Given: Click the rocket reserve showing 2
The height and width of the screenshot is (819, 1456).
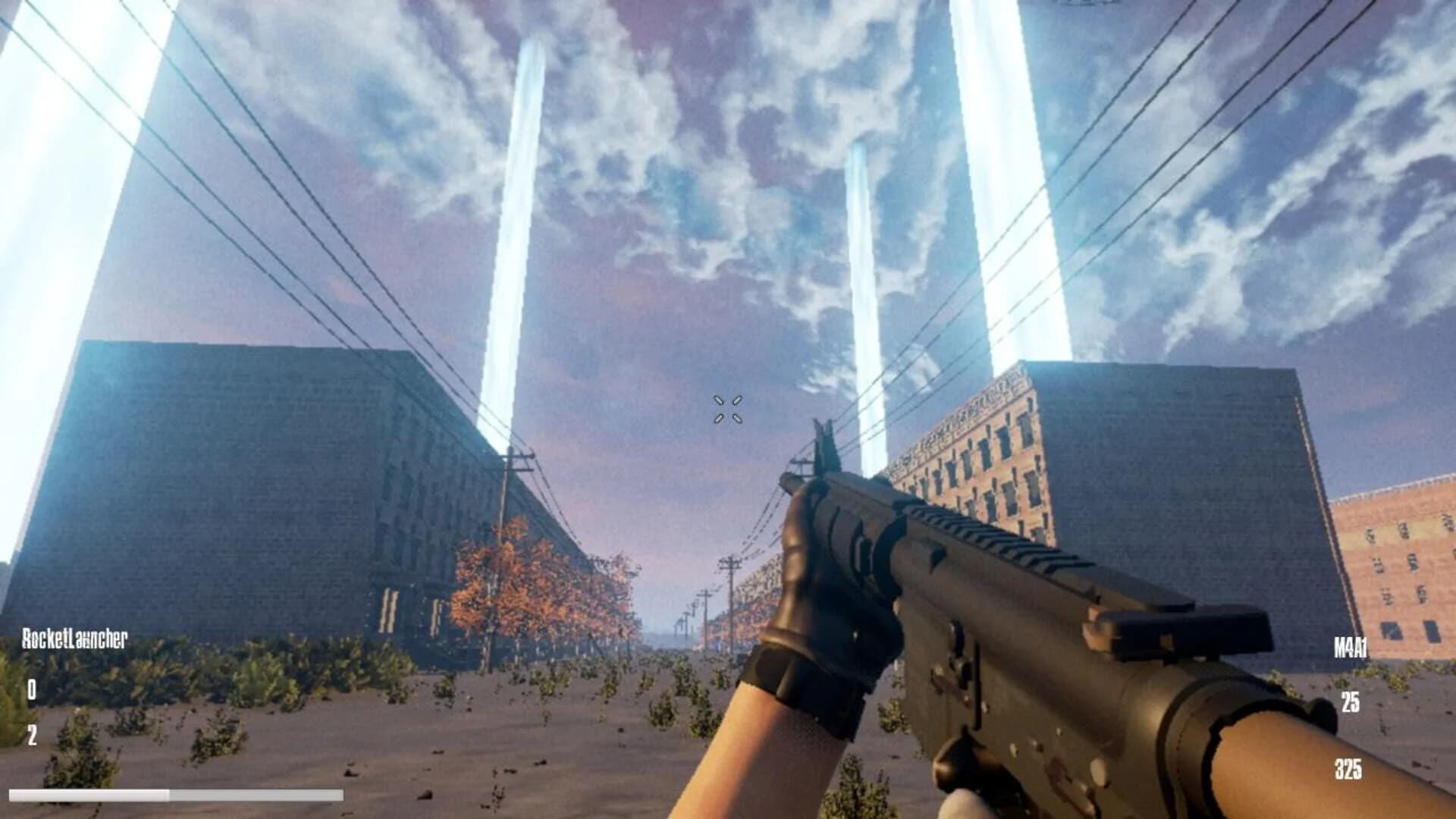Looking at the screenshot, I should coord(32,734).
